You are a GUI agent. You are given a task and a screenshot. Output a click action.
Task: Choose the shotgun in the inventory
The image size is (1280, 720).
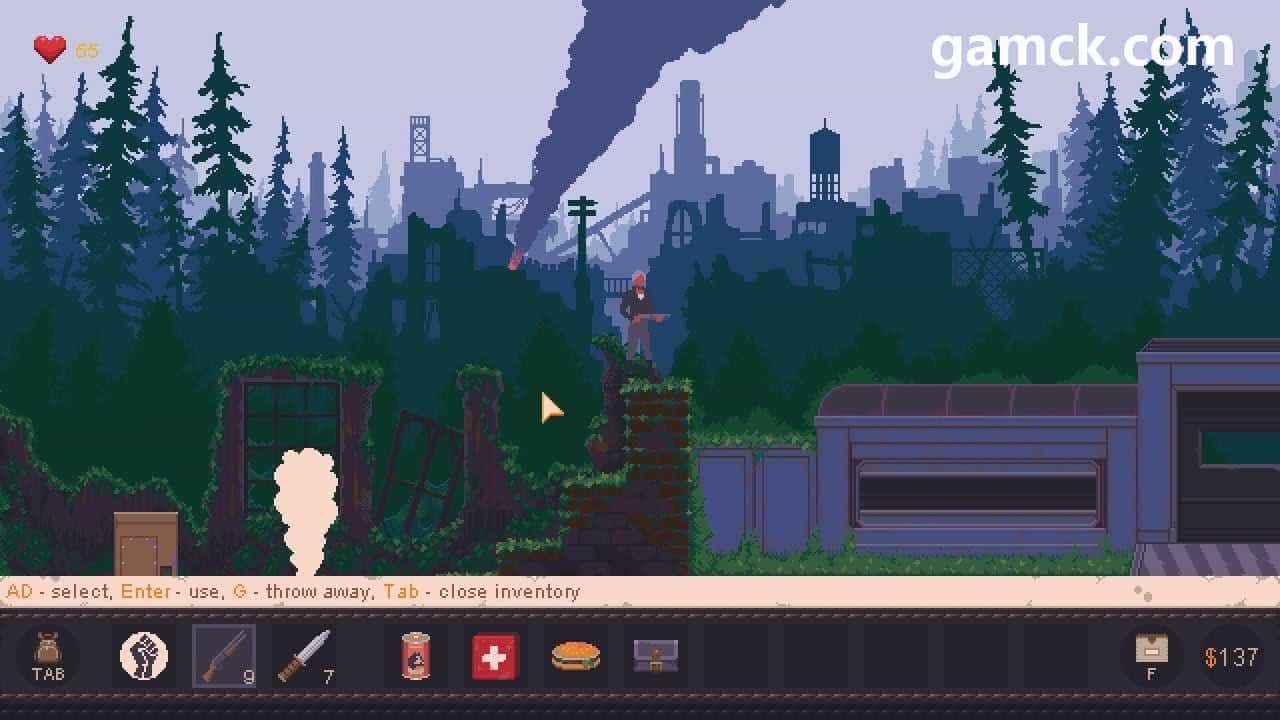[x=223, y=656]
